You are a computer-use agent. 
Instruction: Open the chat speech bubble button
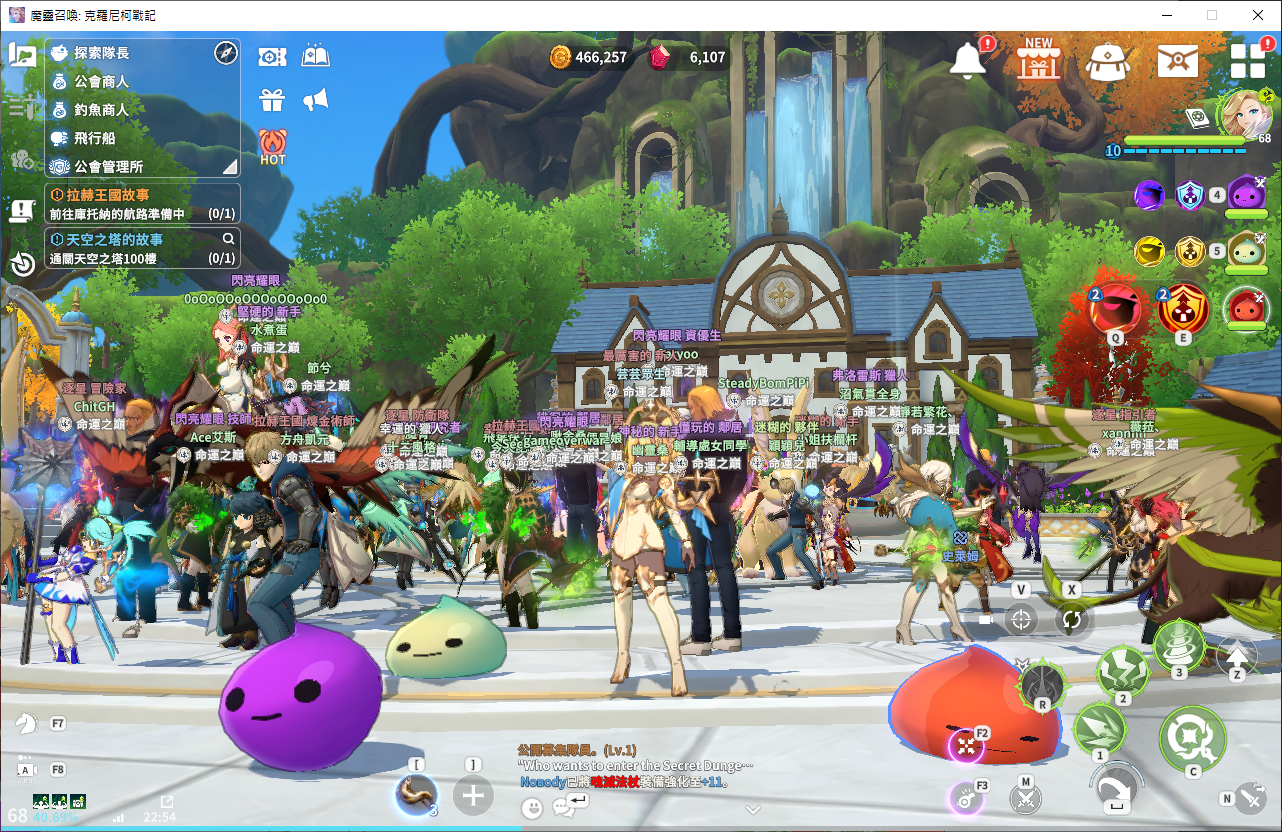point(564,807)
